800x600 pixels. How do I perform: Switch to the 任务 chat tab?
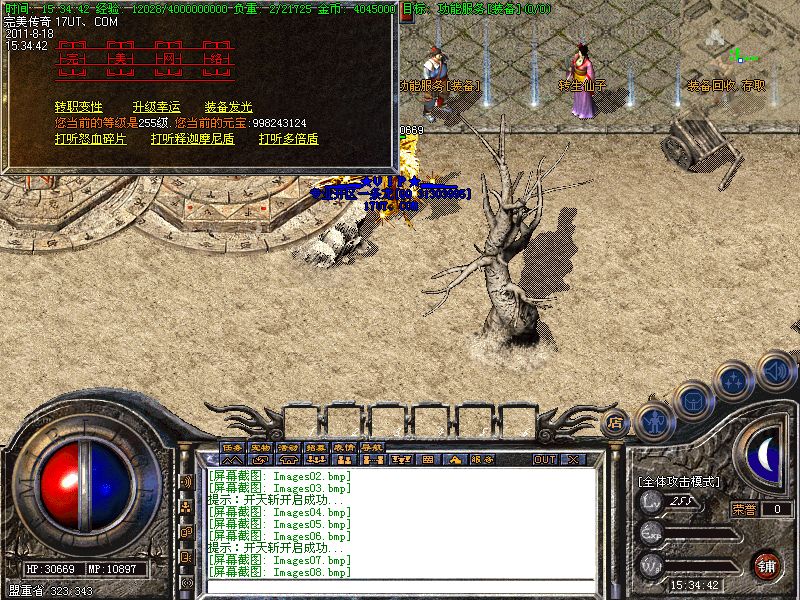[x=232, y=447]
